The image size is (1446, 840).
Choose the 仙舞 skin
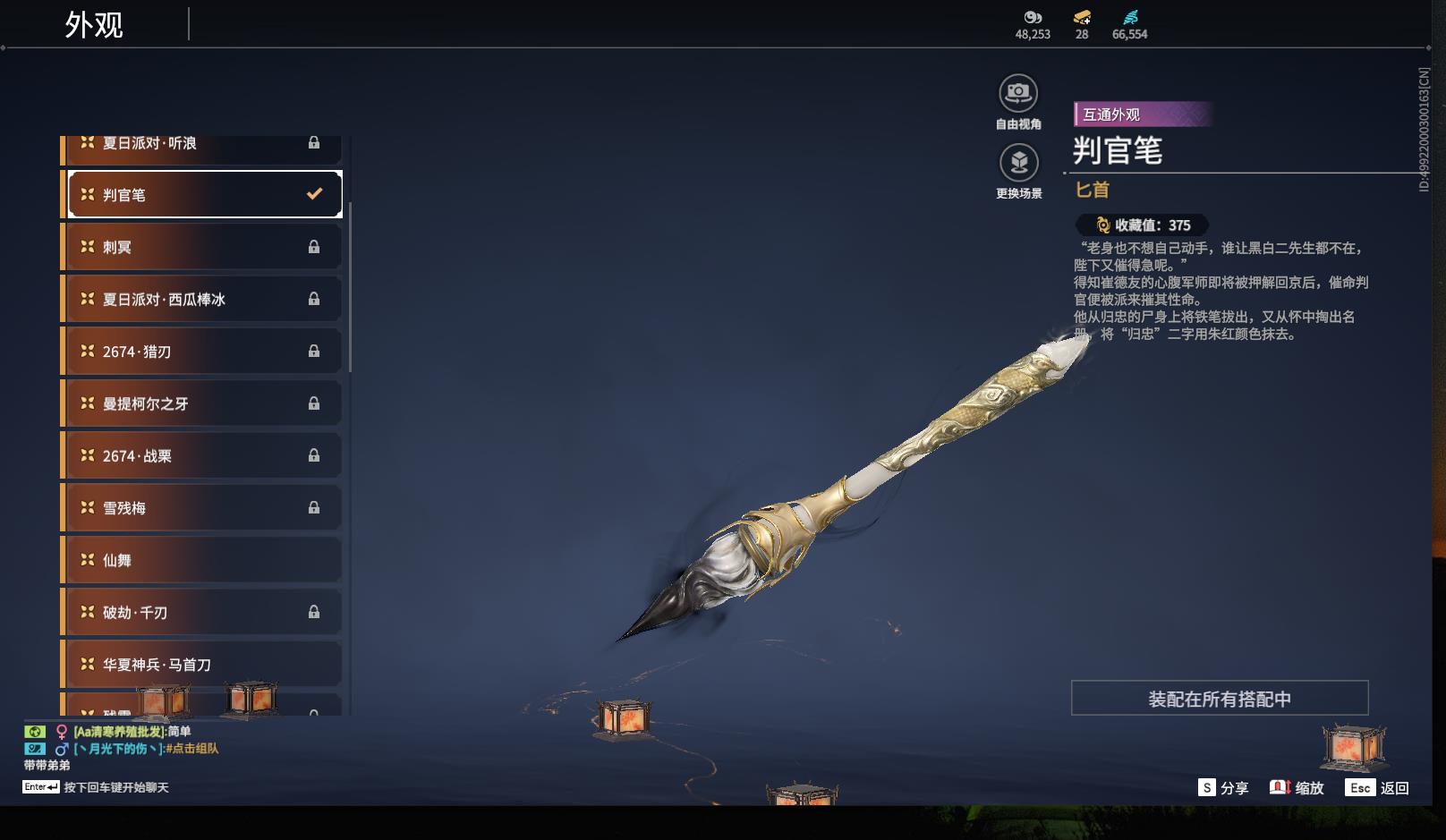point(204,560)
